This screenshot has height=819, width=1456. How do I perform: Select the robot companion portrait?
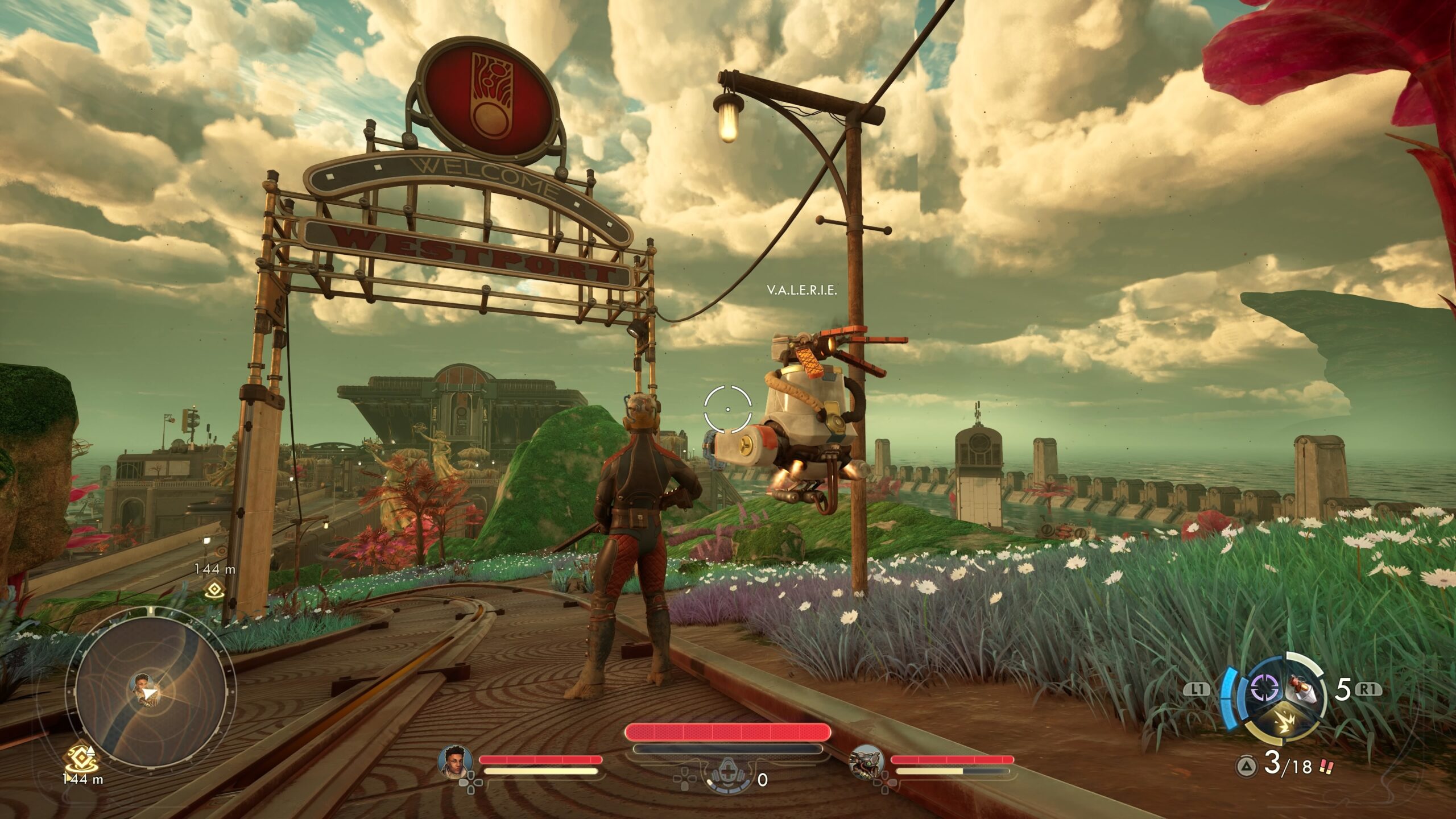tap(866, 761)
